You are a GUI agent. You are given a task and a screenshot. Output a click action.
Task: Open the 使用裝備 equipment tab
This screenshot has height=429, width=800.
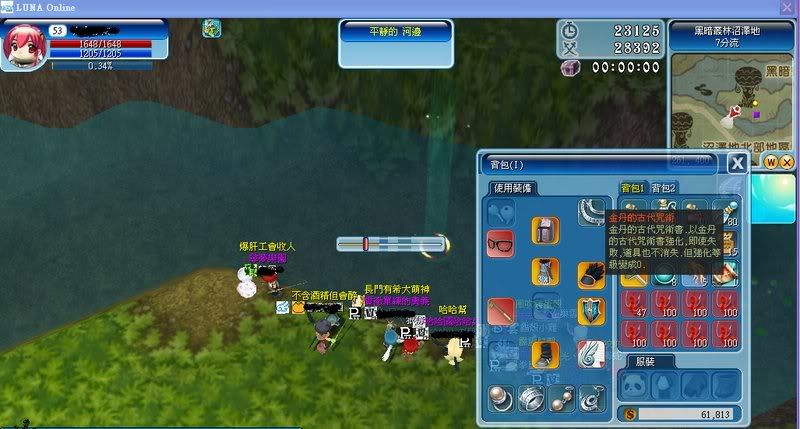512,188
